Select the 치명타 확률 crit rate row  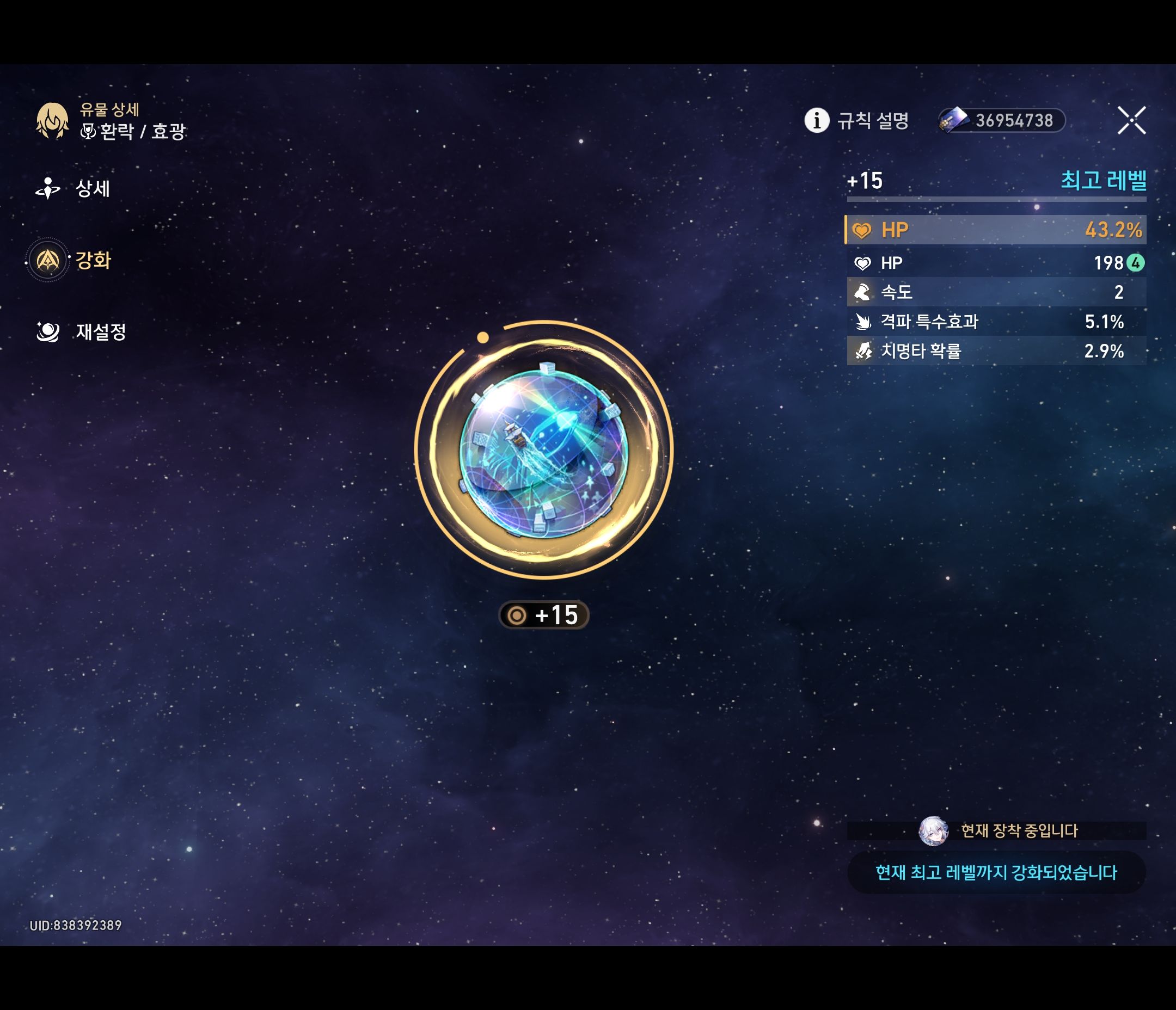pyautogui.click(x=995, y=351)
